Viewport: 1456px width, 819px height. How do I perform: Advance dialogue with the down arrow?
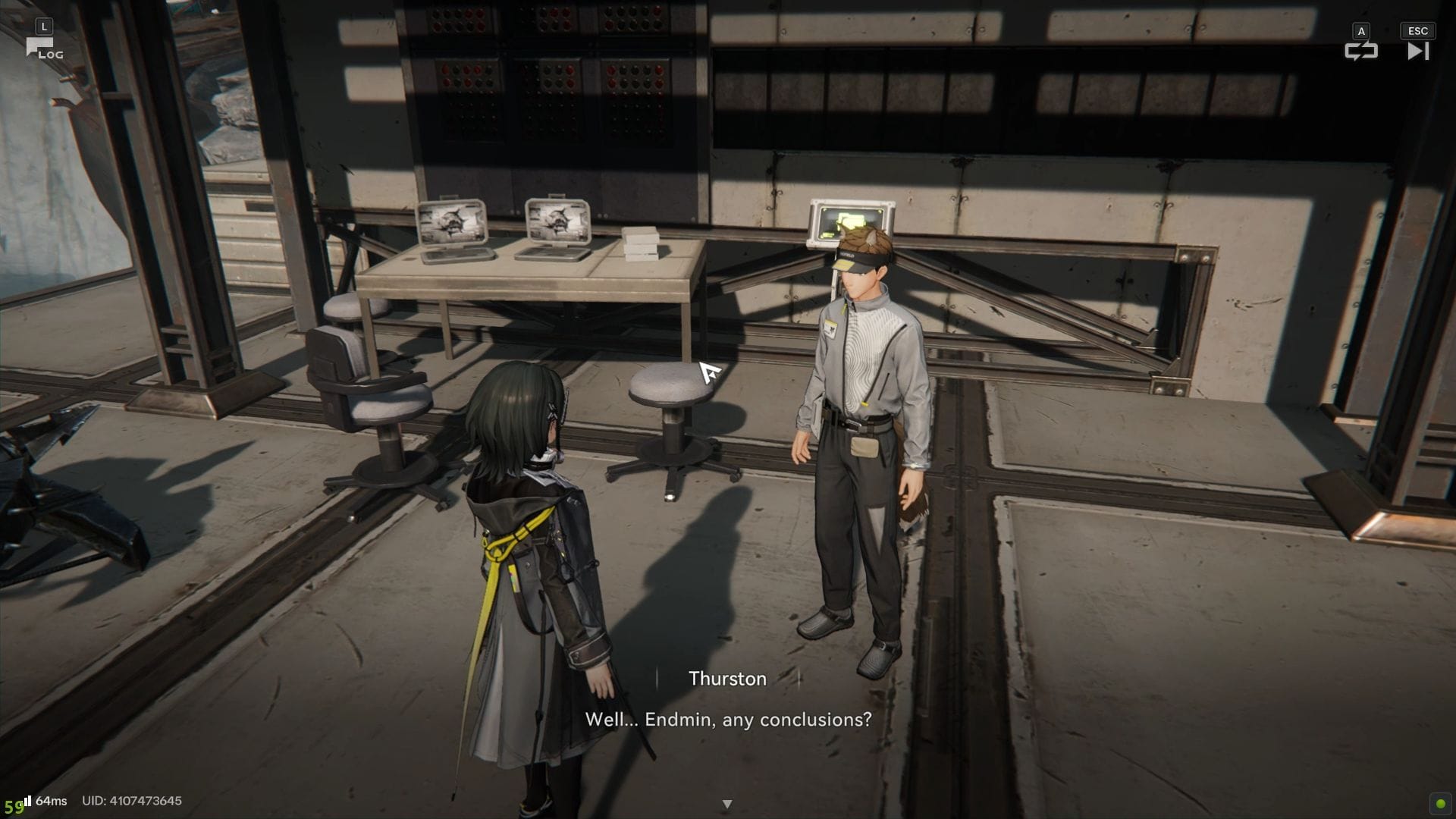(x=727, y=804)
